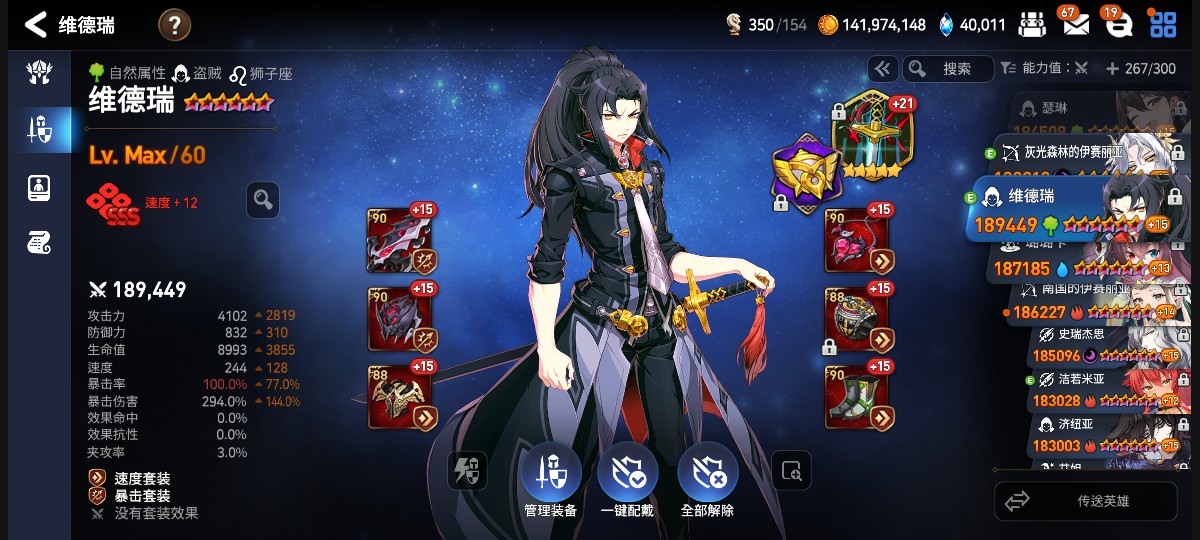Go back using the arrow beside 维德瑞
Viewport: 1200px width, 540px height.
click(x=36, y=25)
